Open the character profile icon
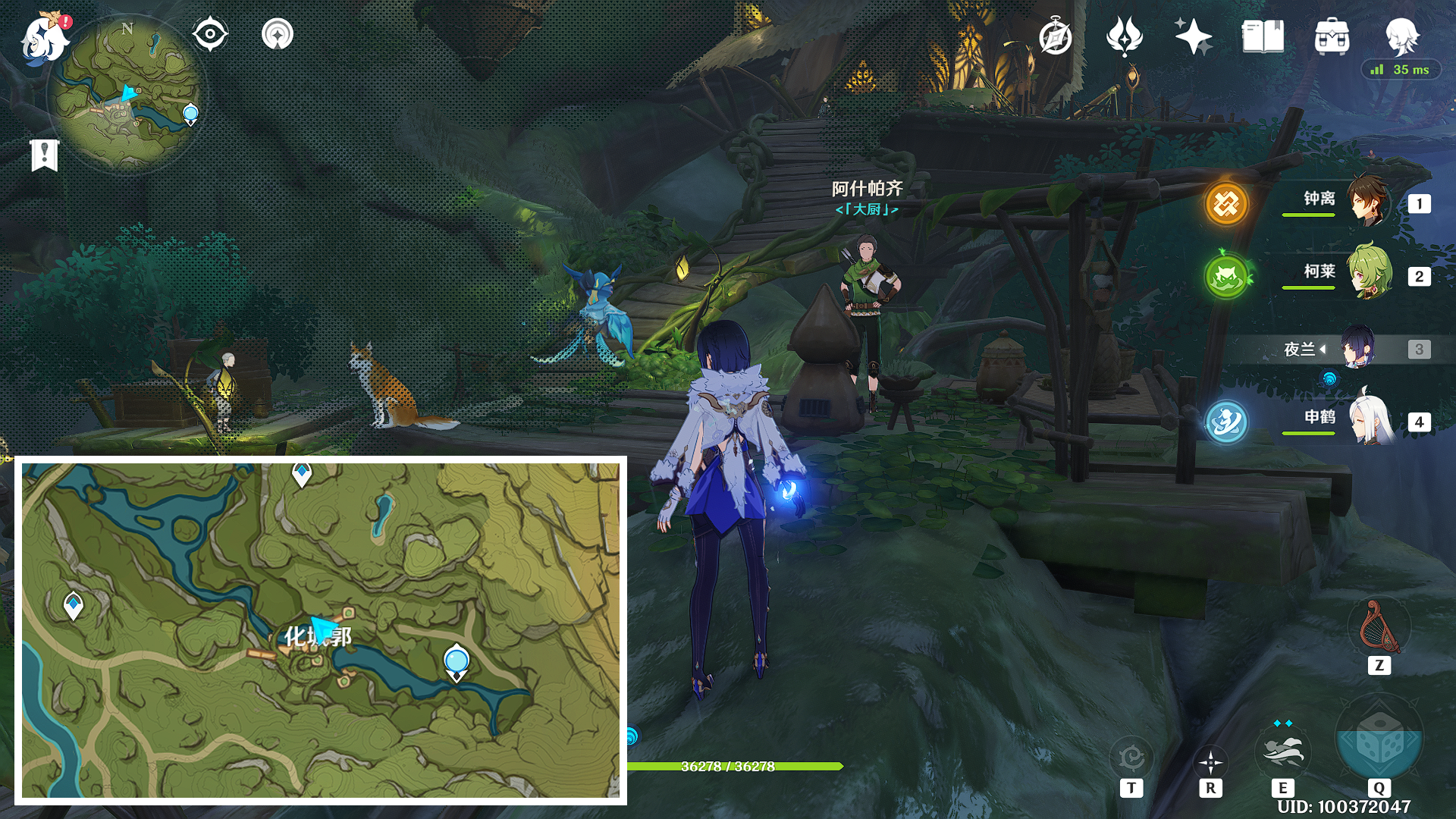The image size is (1456, 819). [x=1401, y=36]
